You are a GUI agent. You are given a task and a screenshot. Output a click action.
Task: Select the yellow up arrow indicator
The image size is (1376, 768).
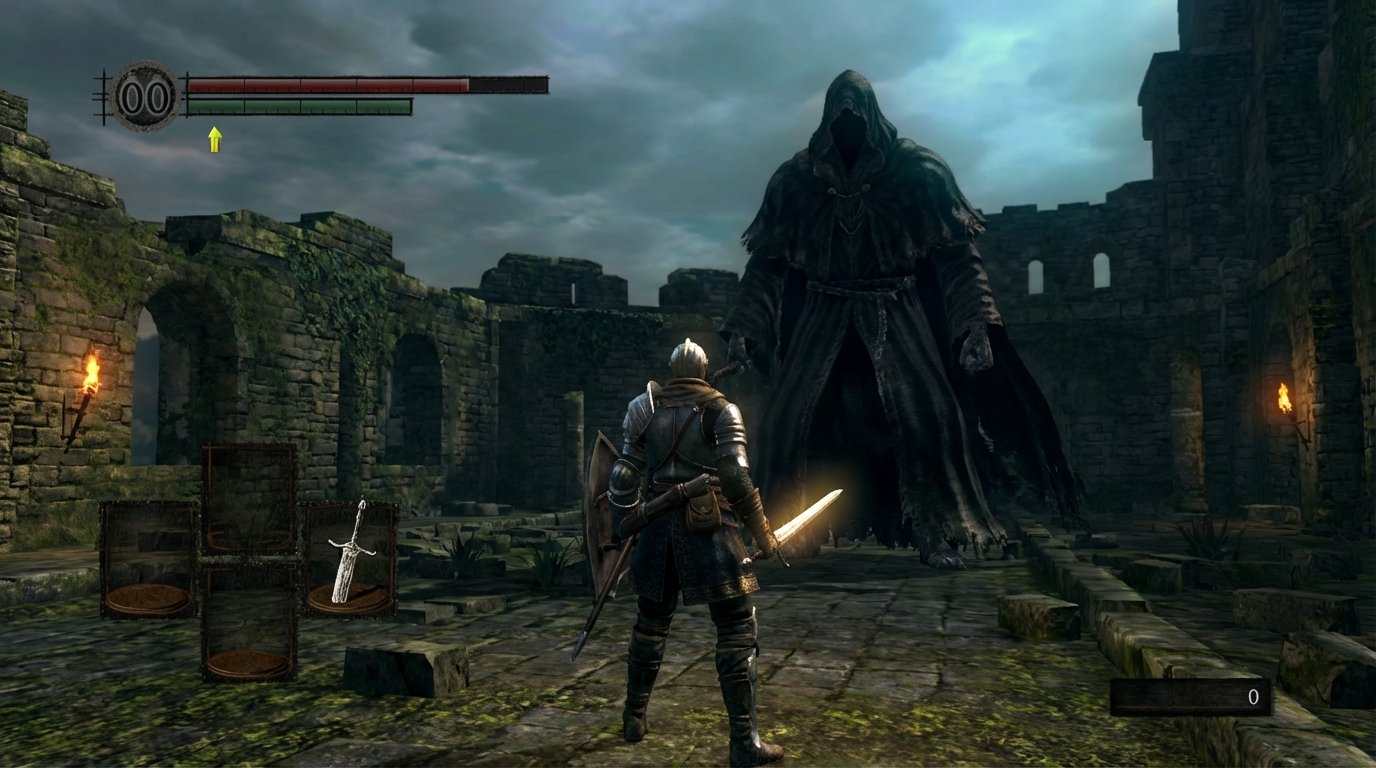[x=213, y=138]
